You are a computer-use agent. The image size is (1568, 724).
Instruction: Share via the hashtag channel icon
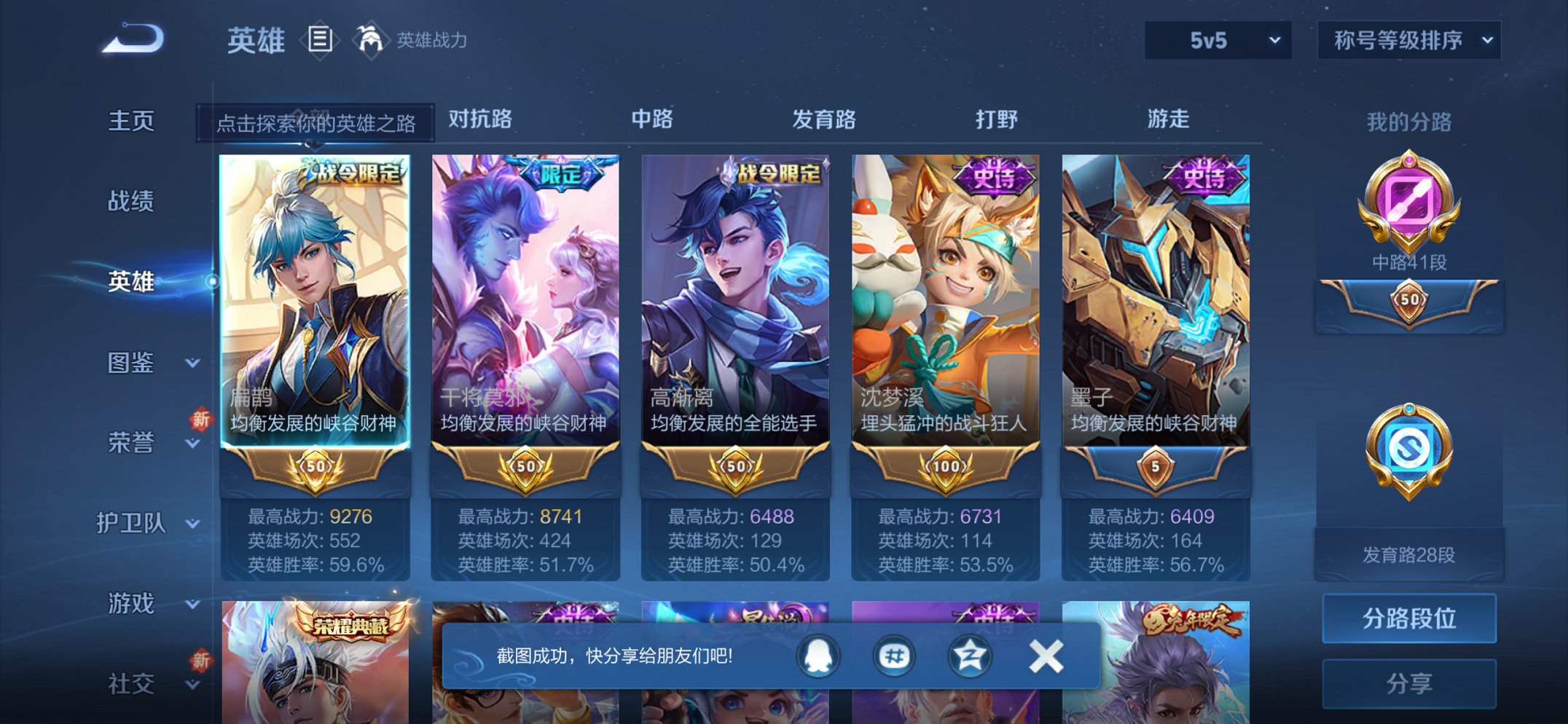point(893,655)
